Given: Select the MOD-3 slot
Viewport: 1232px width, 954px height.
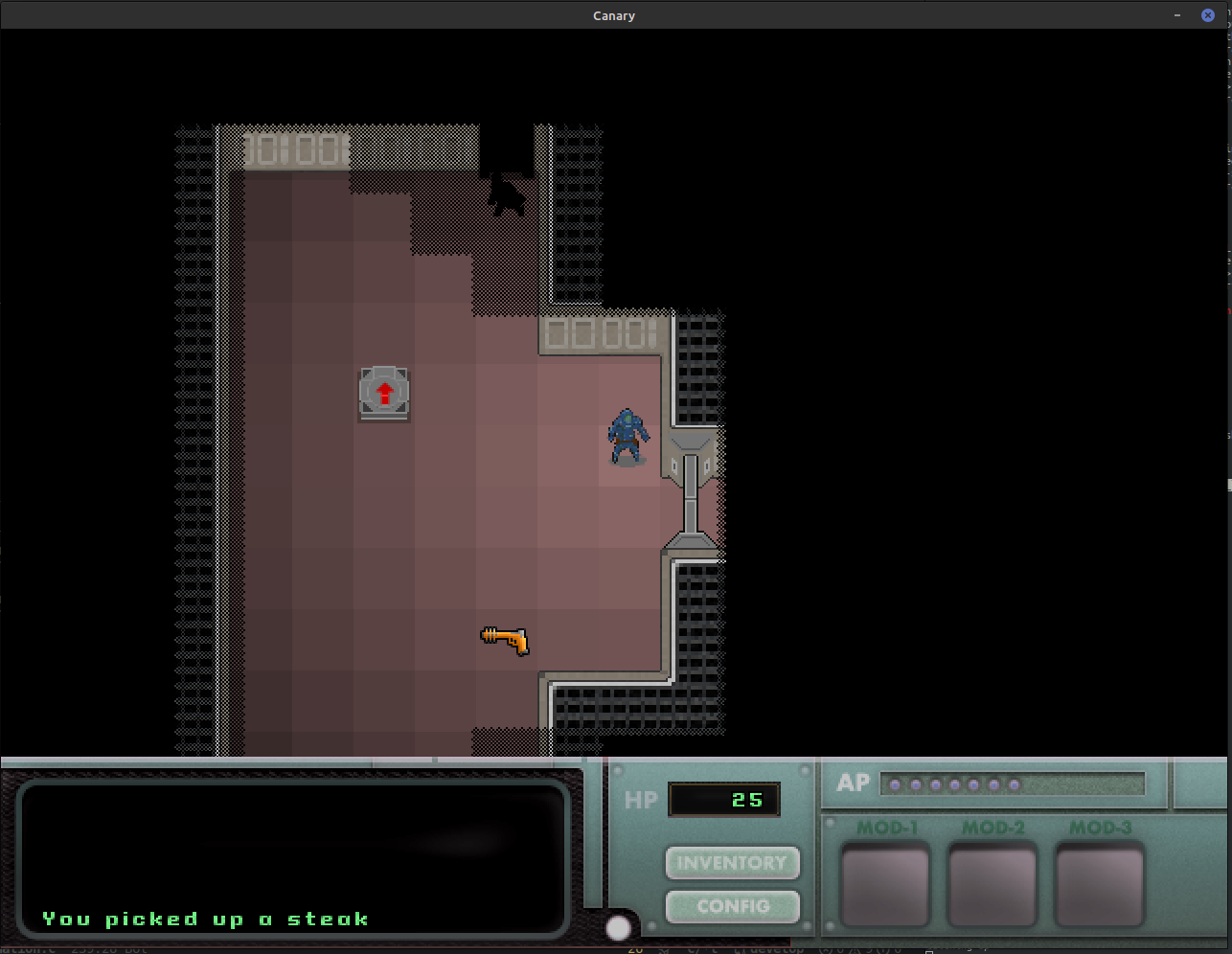Looking at the screenshot, I should coord(1100,885).
